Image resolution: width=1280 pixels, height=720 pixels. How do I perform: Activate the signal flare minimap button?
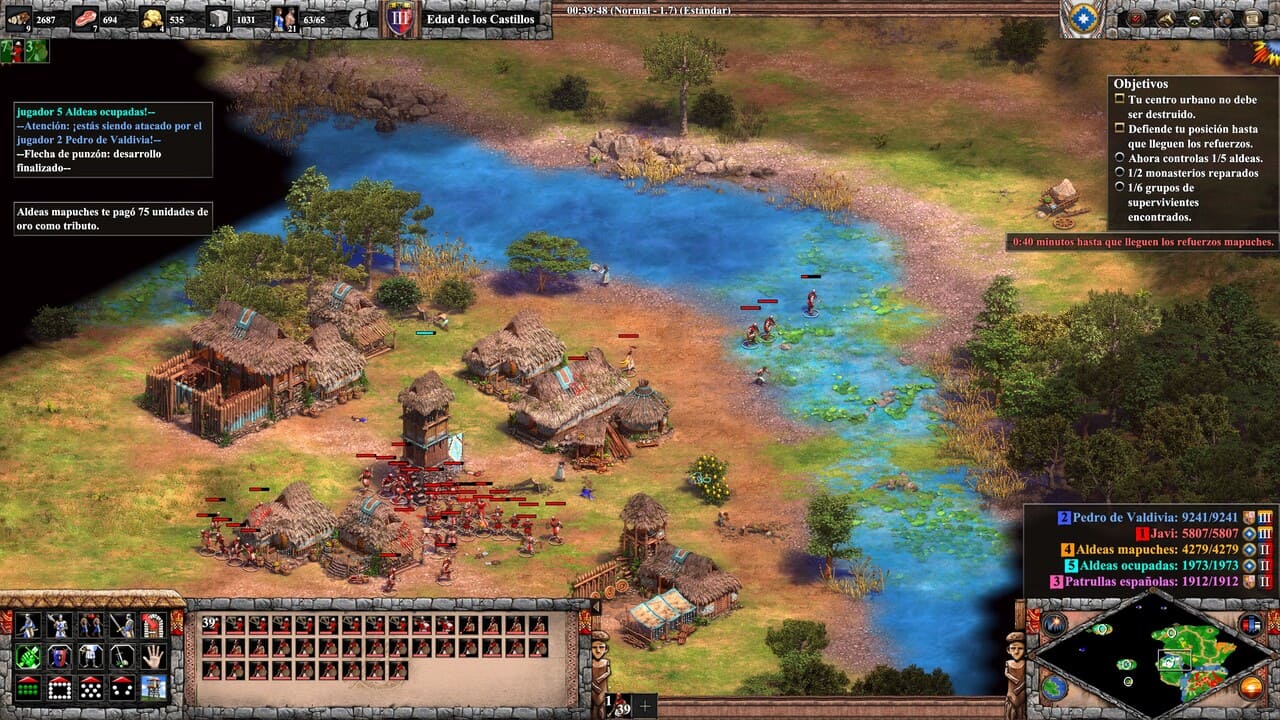coord(1054,625)
